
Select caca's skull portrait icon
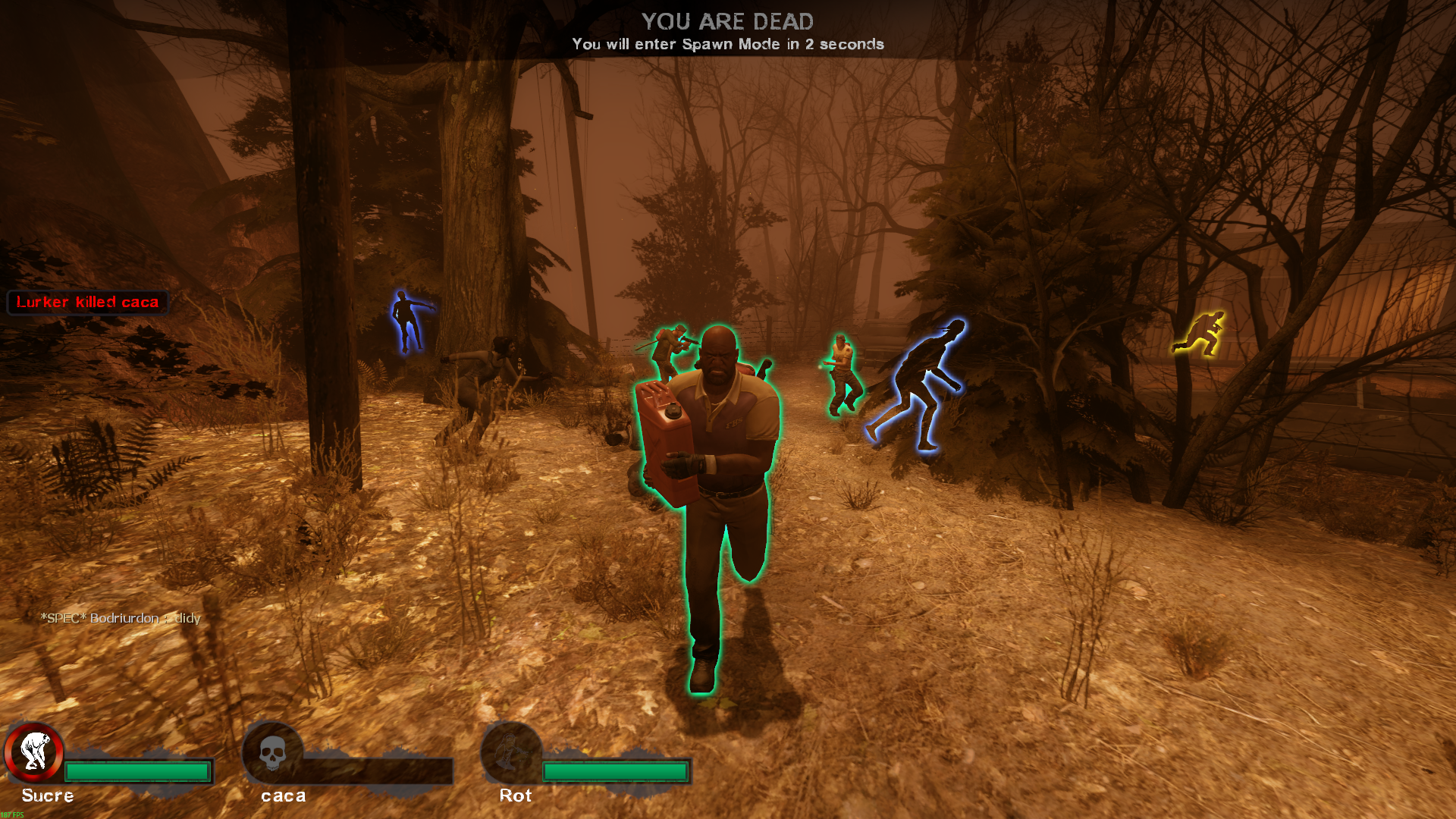[x=272, y=753]
